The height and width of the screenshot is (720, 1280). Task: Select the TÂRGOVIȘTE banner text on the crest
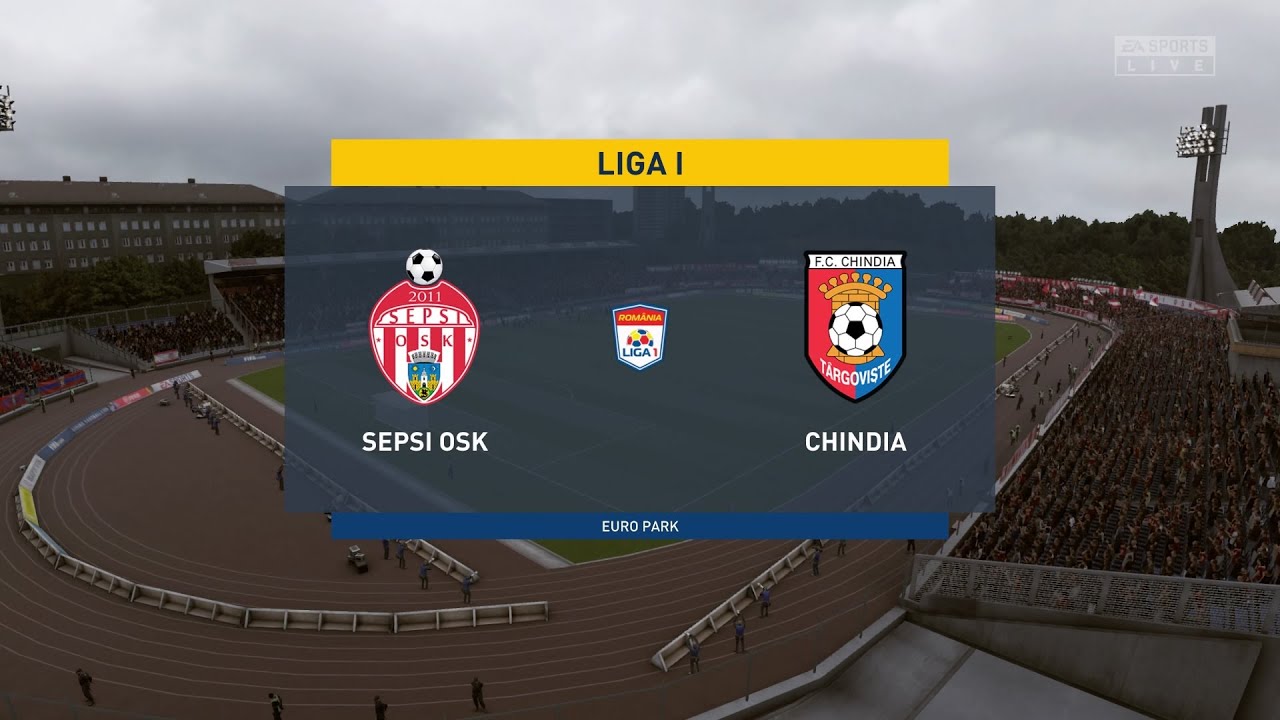pos(856,371)
